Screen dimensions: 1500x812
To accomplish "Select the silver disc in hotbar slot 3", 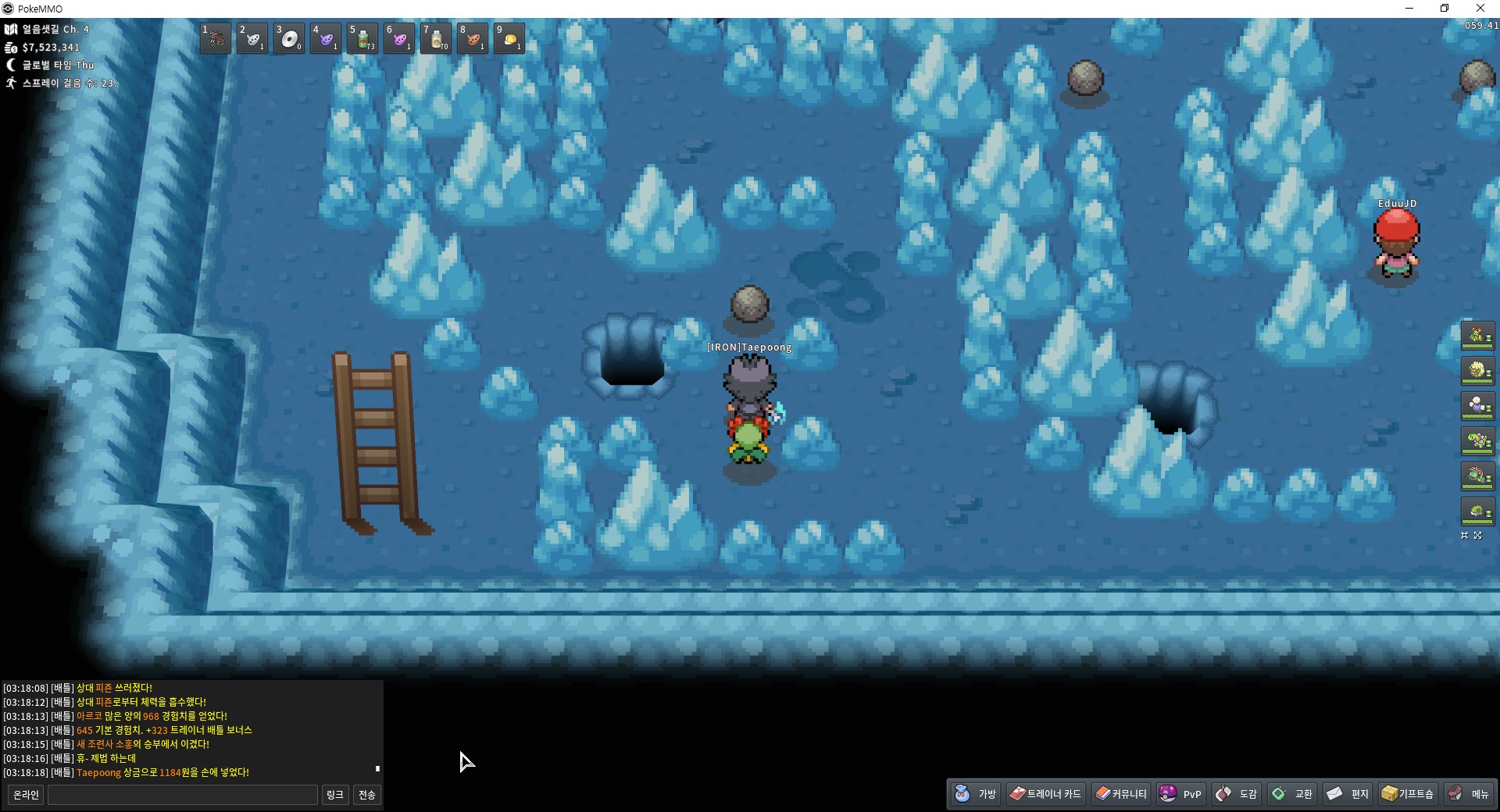I will pos(289,38).
